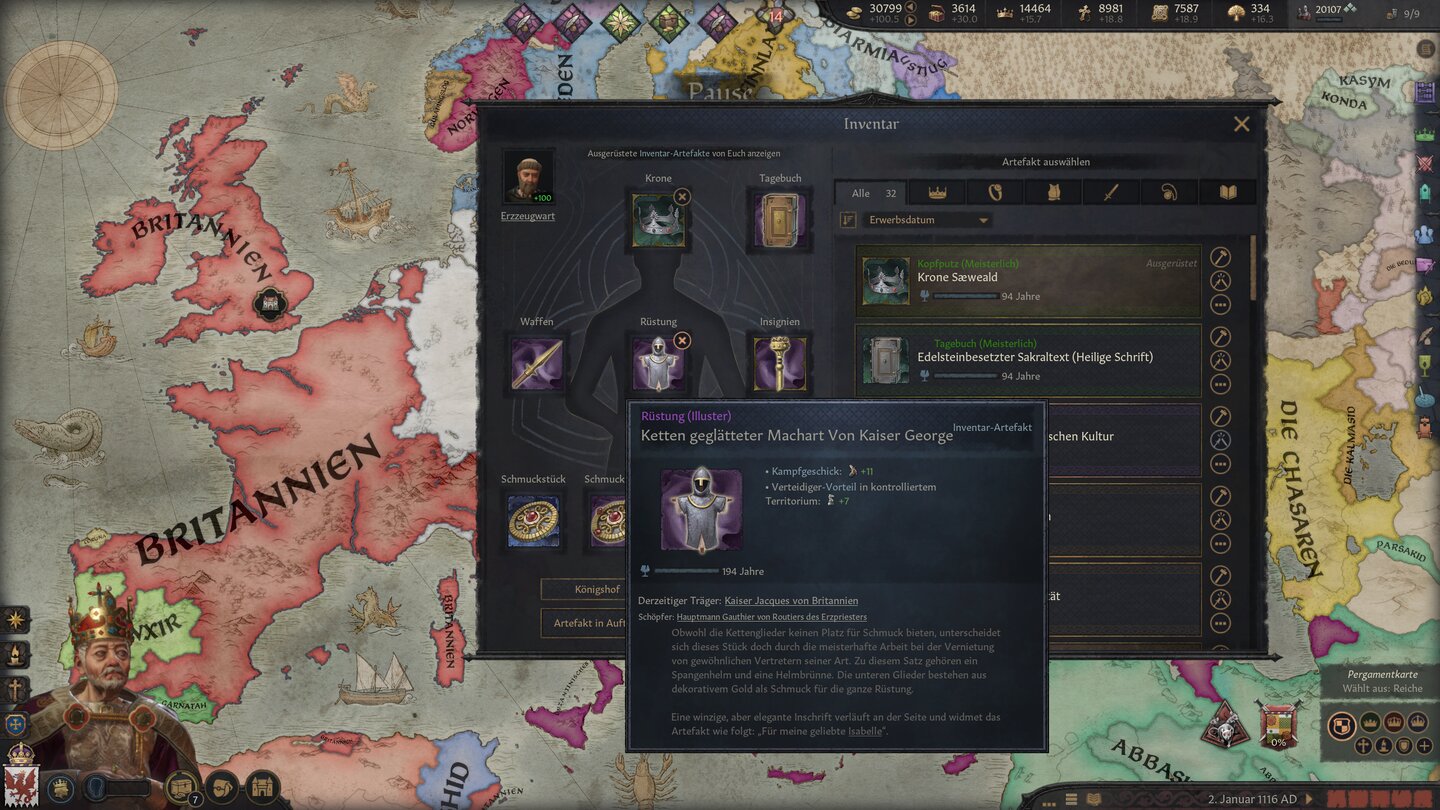Click the ring artifact category filter
1440x810 pixels.
click(x=995, y=192)
